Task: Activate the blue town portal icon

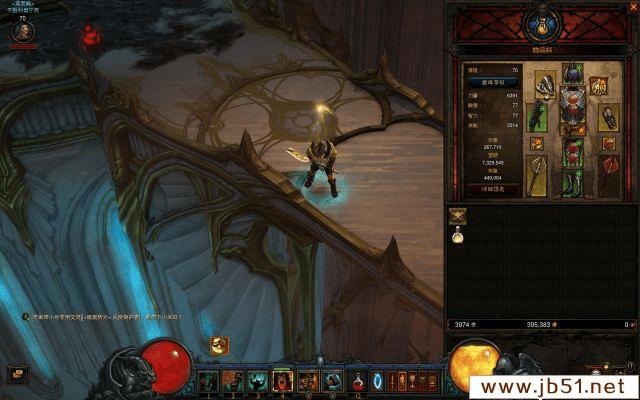Action: (377, 381)
